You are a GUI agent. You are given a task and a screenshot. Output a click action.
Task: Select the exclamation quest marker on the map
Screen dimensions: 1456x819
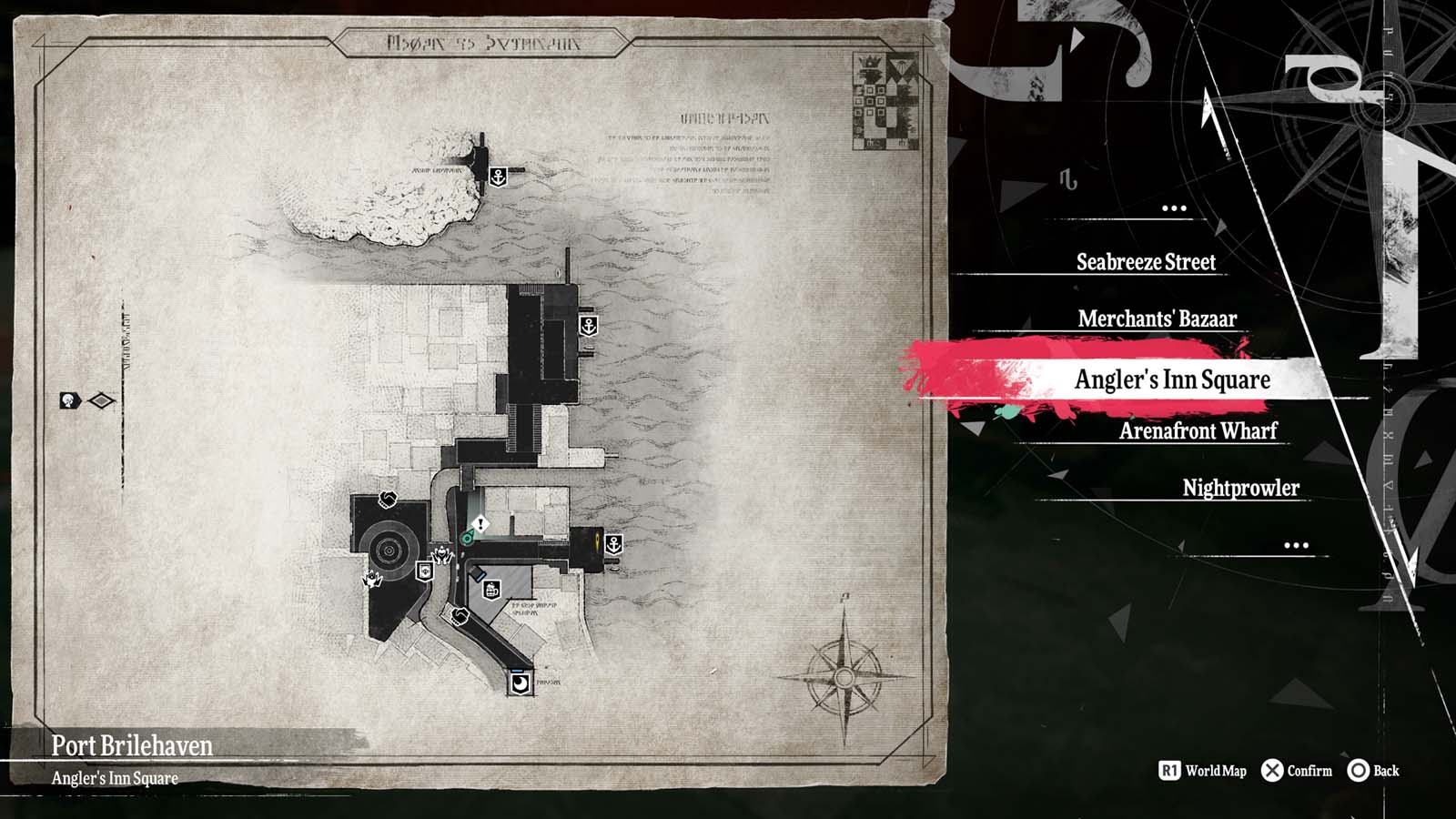click(x=480, y=523)
